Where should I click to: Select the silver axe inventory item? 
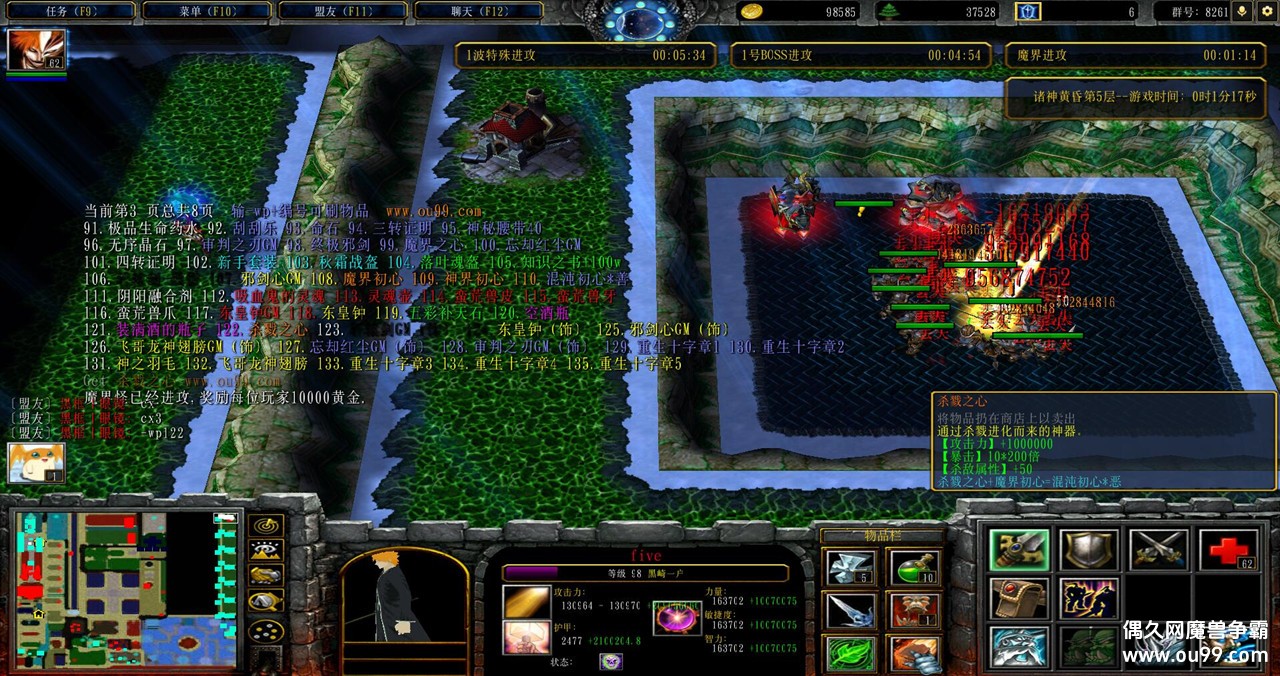point(851,570)
